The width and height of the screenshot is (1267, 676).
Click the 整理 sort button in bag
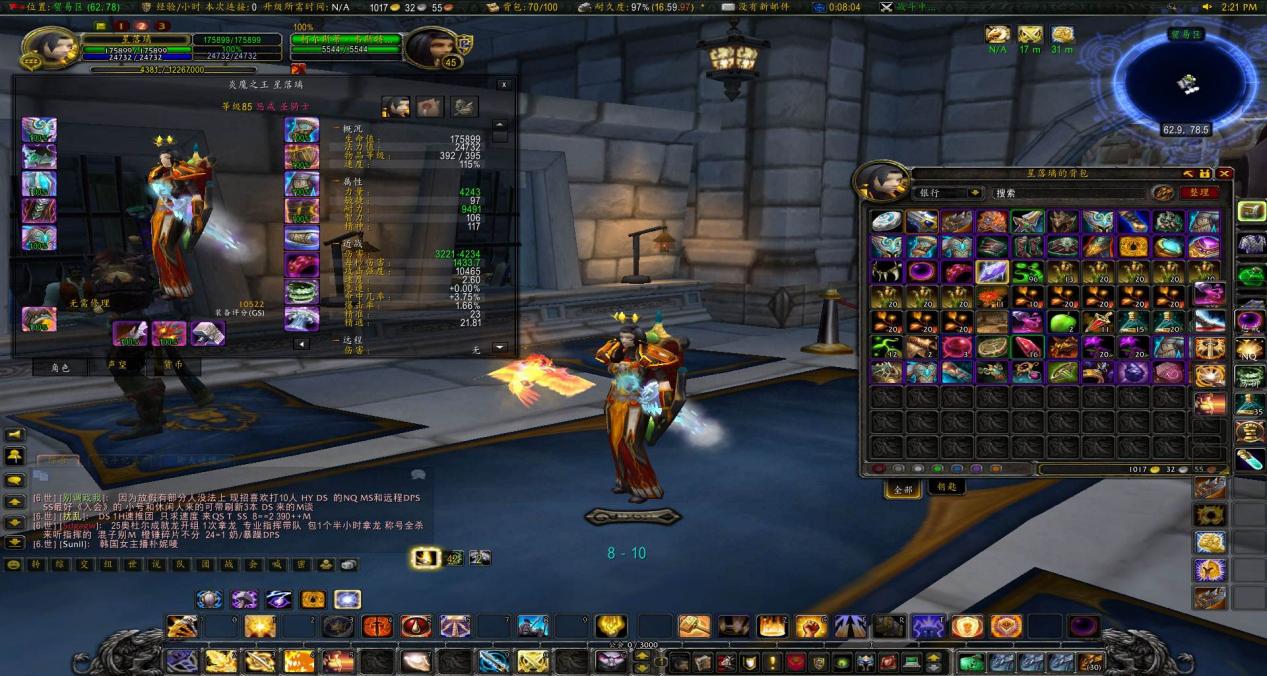coord(1199,193)
